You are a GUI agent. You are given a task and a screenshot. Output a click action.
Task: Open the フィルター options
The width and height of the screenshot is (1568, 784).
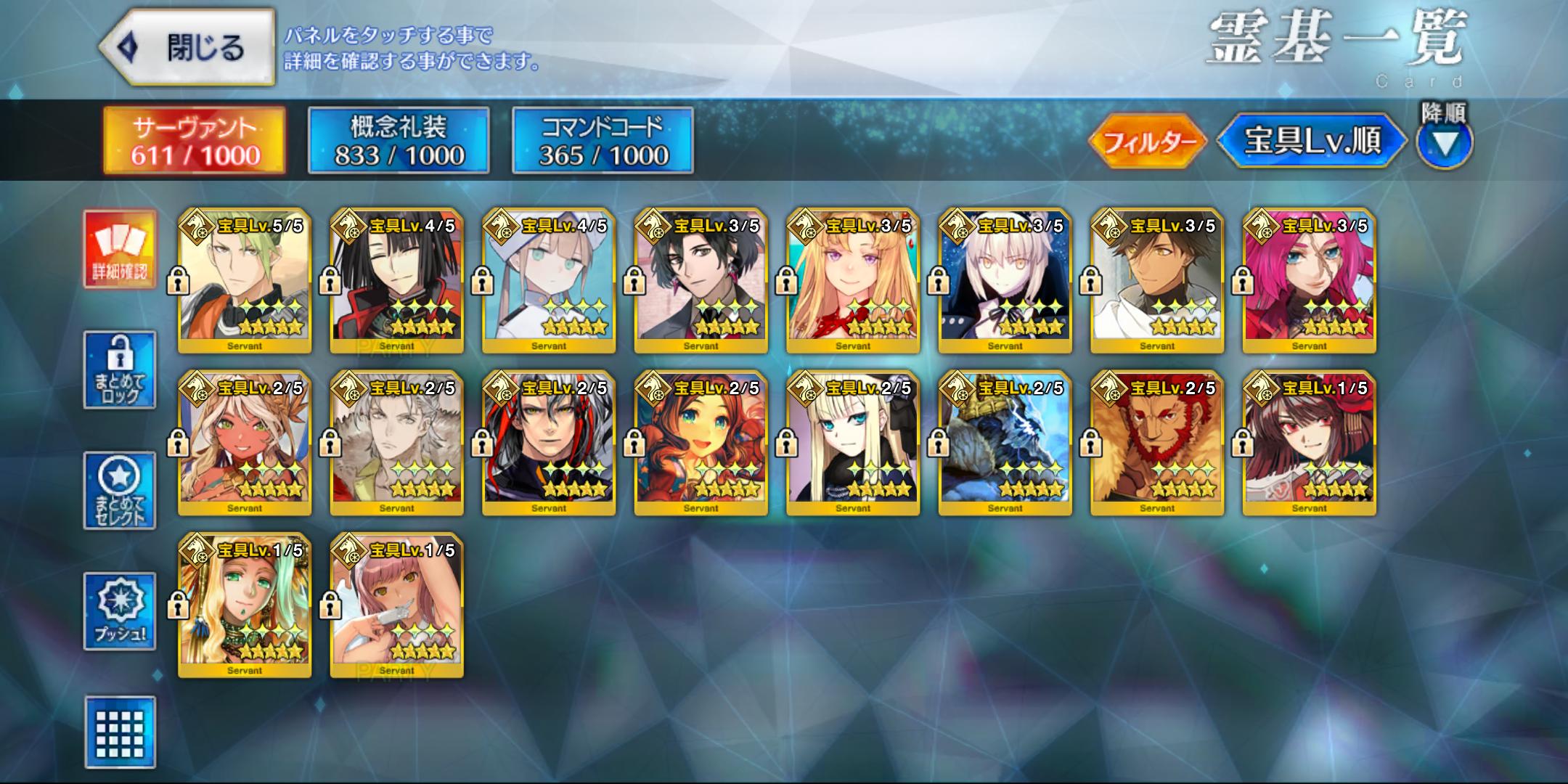point(1148,141)
